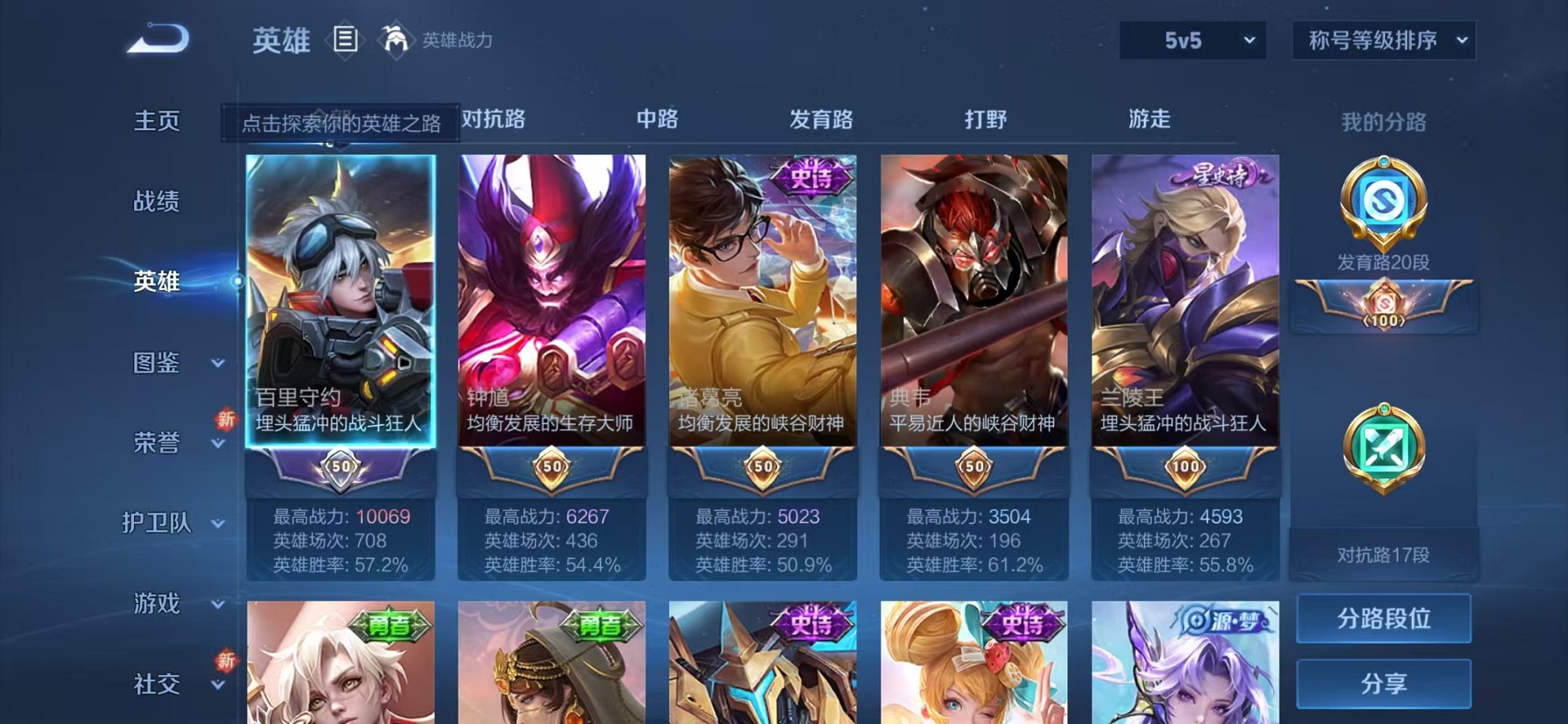The image size is (1568, 724).
Task: Open the hero list icon beside 英雄 title
Action: [345, 37]
